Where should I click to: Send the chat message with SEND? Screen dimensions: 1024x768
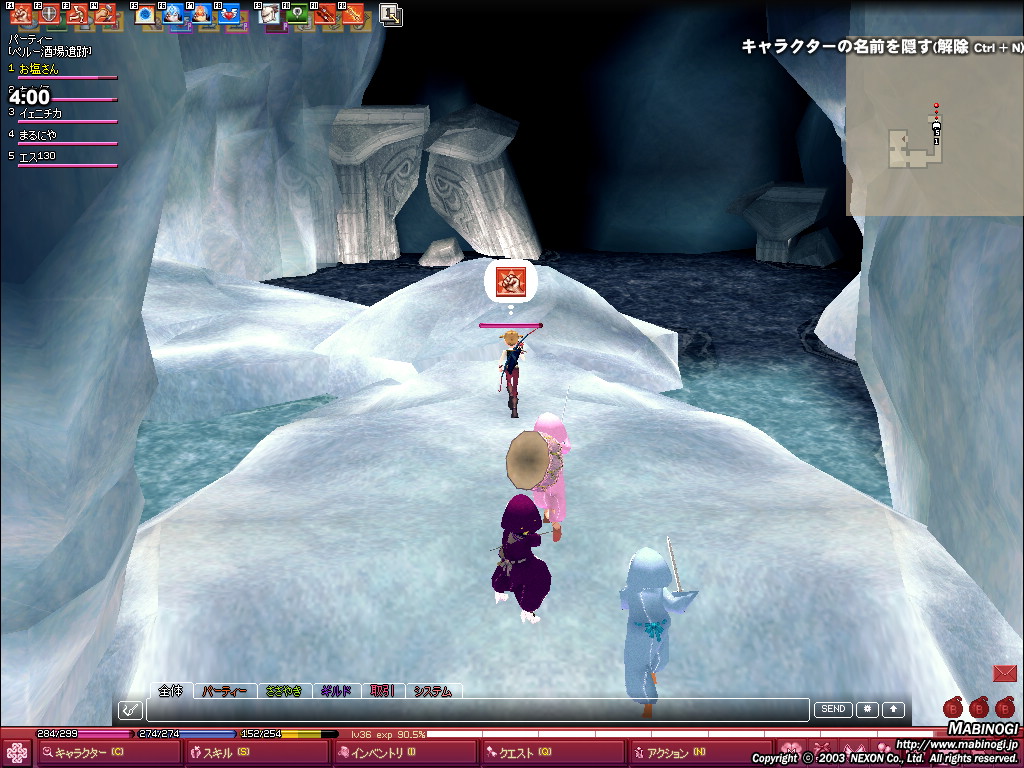pyautogui.click(x=833, y=709)
